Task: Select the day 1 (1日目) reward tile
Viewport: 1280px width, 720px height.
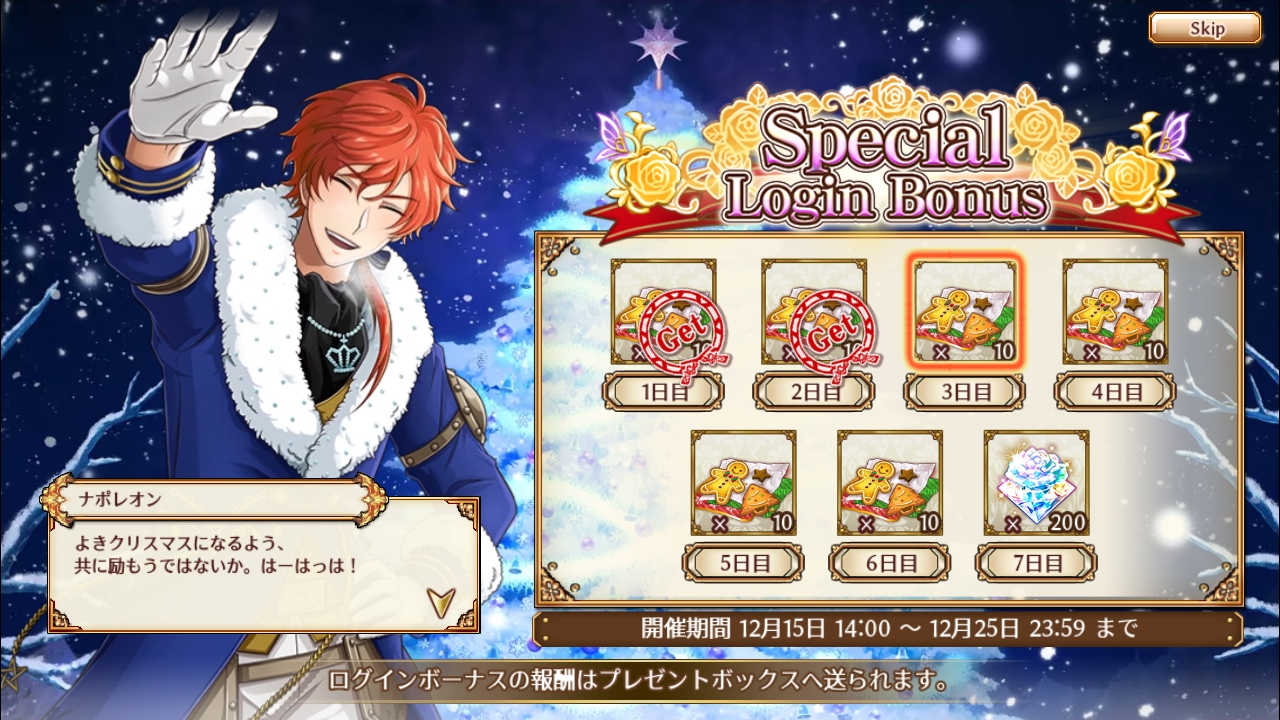Action: point(663,312)
